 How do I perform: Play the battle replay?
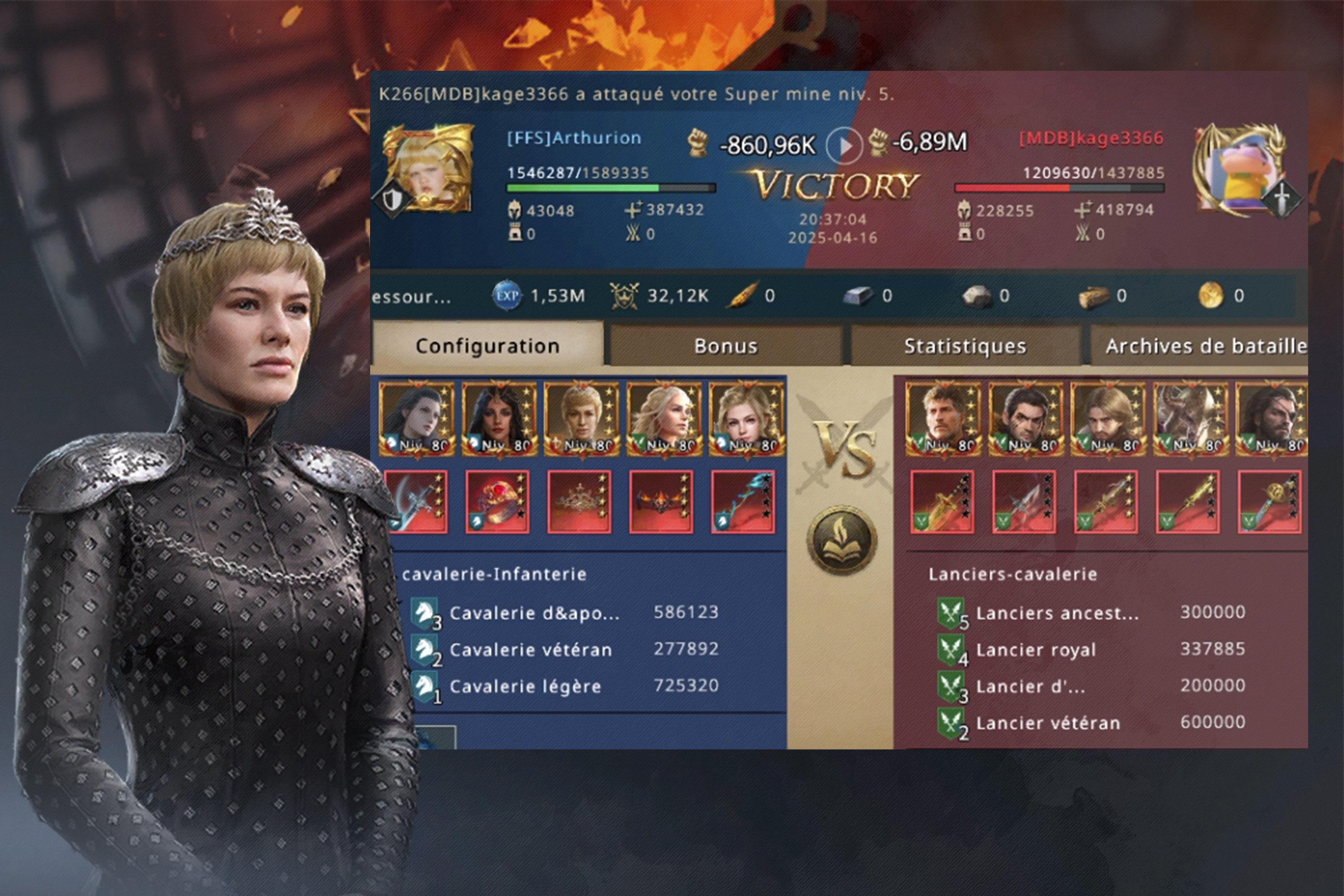(844, 145)
